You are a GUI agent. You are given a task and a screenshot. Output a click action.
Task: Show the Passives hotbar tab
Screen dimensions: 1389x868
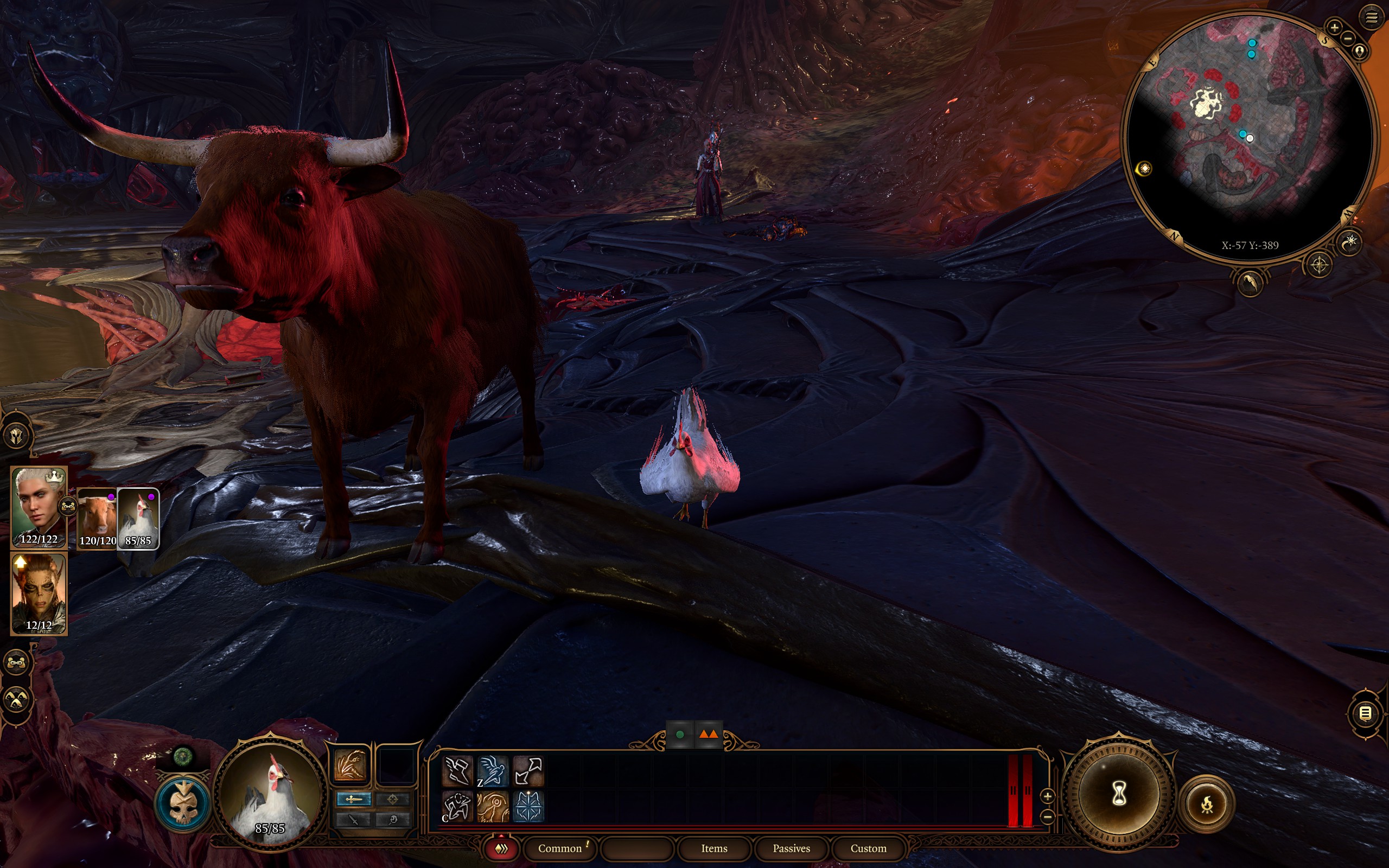click(x=791, y=848)
